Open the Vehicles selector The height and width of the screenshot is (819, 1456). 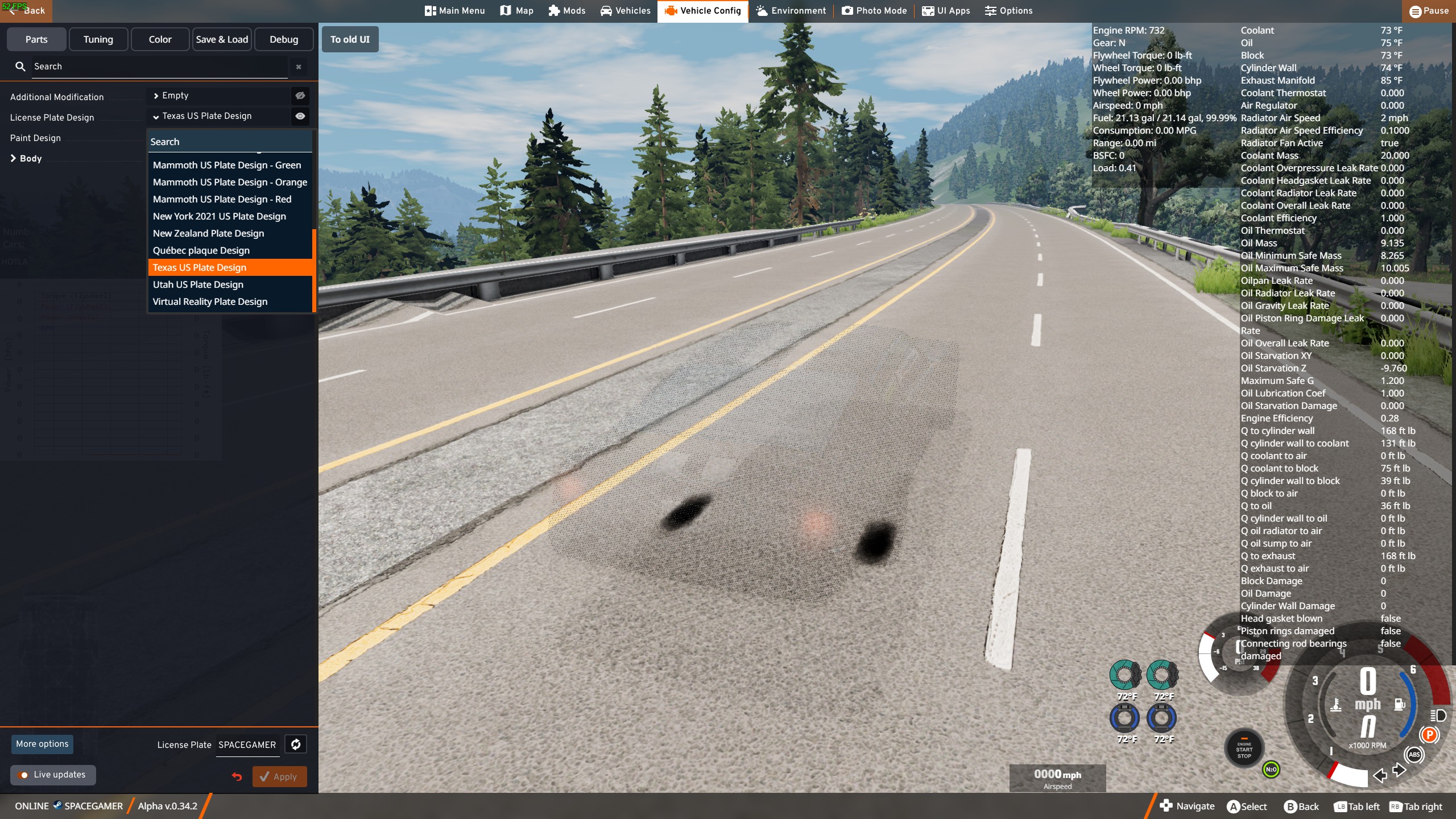point(625,11)
